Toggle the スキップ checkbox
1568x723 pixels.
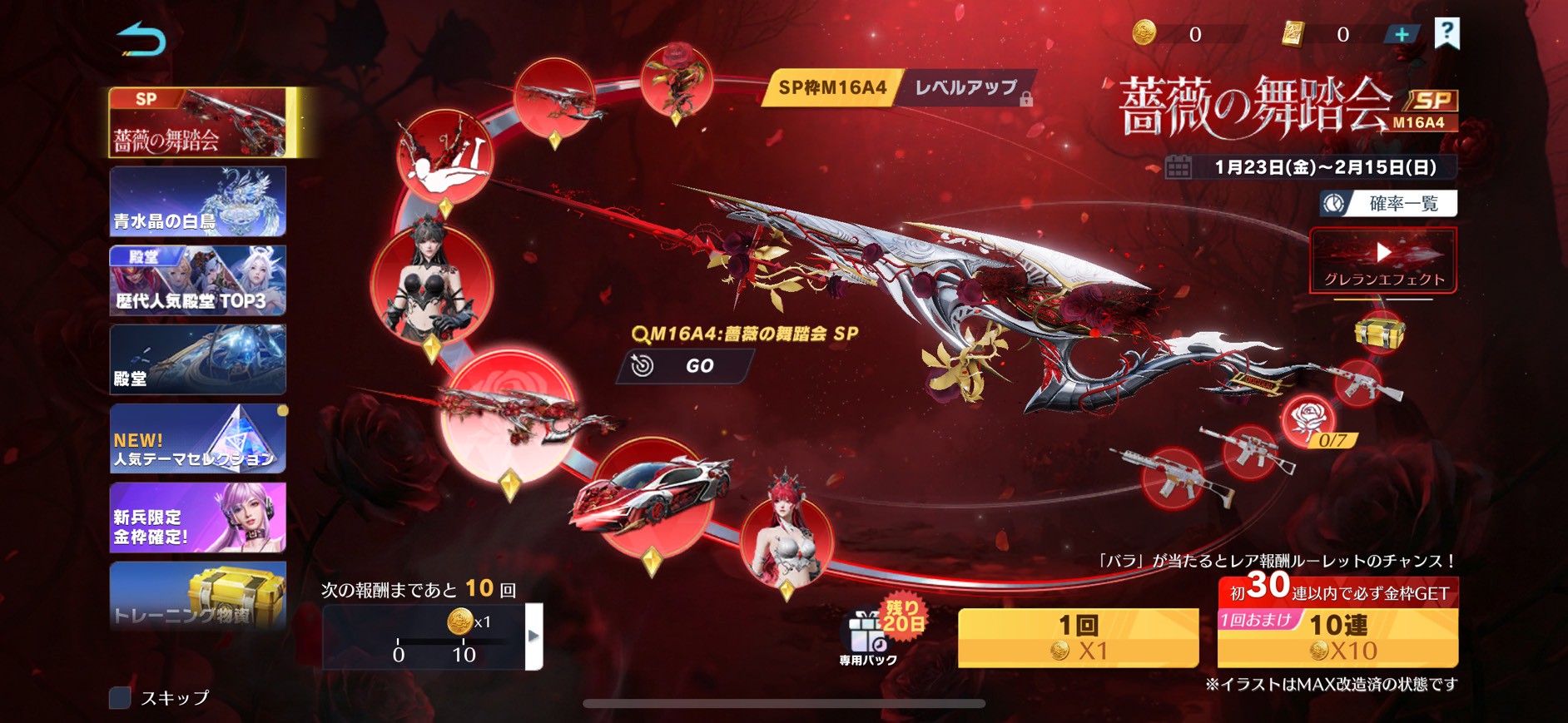[x=121, y=697]
